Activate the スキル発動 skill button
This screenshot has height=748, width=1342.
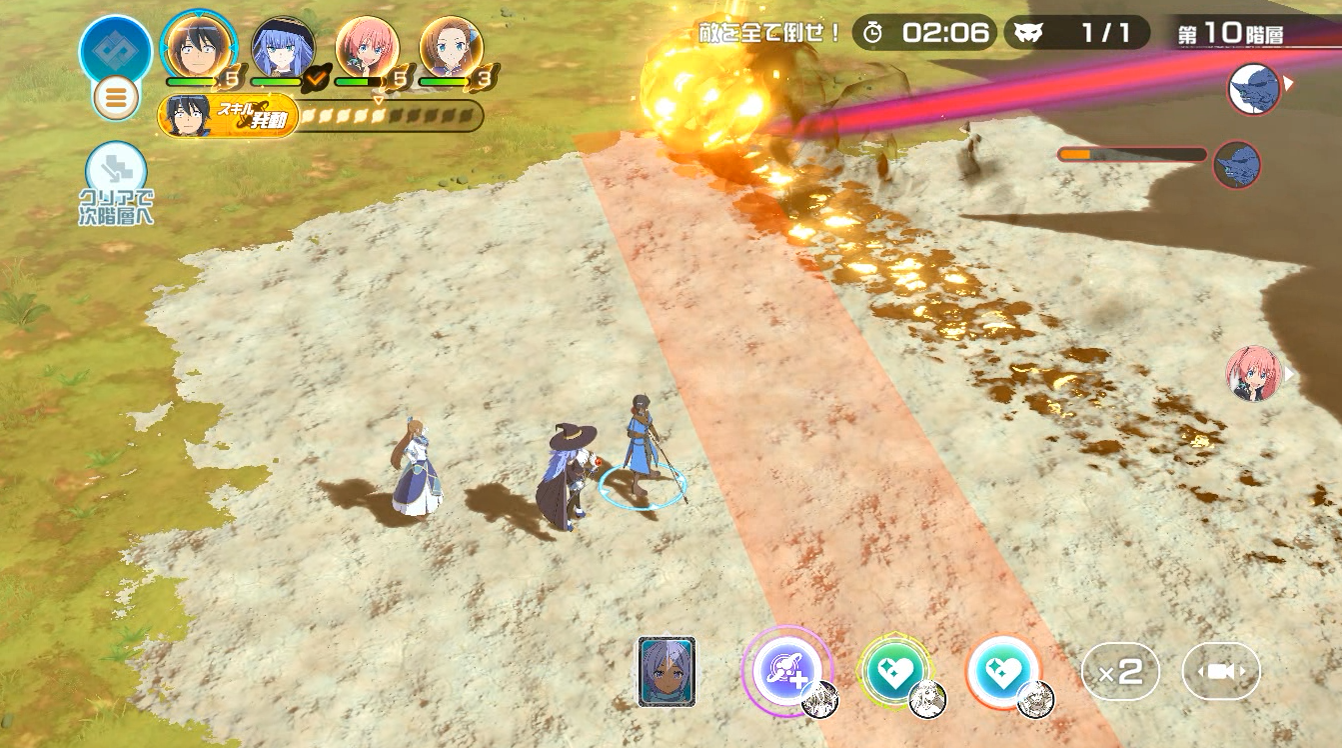click(229, 117)
